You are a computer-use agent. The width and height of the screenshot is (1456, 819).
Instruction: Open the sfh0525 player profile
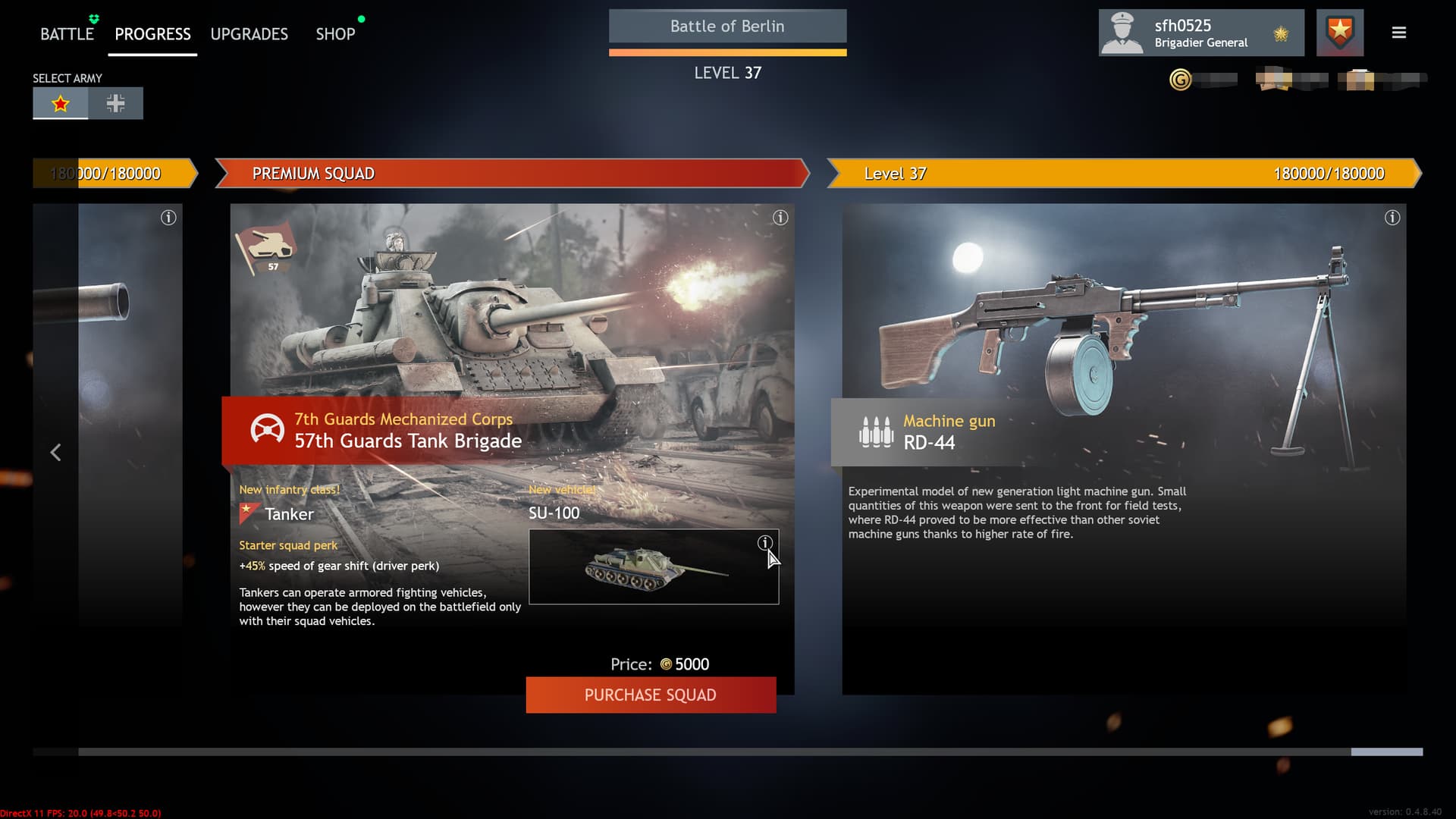1200,33
